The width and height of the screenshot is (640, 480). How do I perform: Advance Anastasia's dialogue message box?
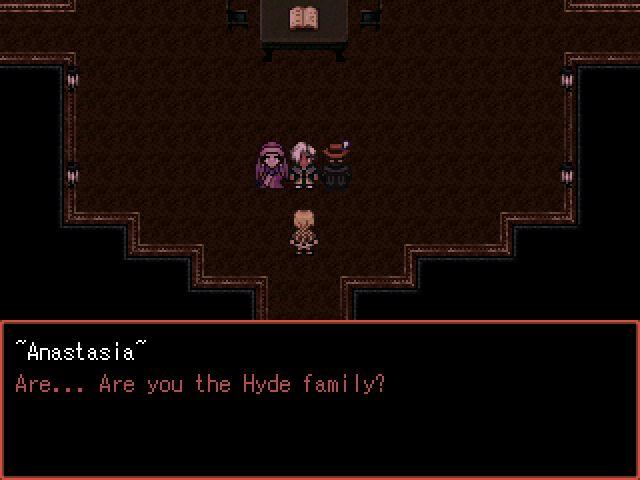(320, 399)
